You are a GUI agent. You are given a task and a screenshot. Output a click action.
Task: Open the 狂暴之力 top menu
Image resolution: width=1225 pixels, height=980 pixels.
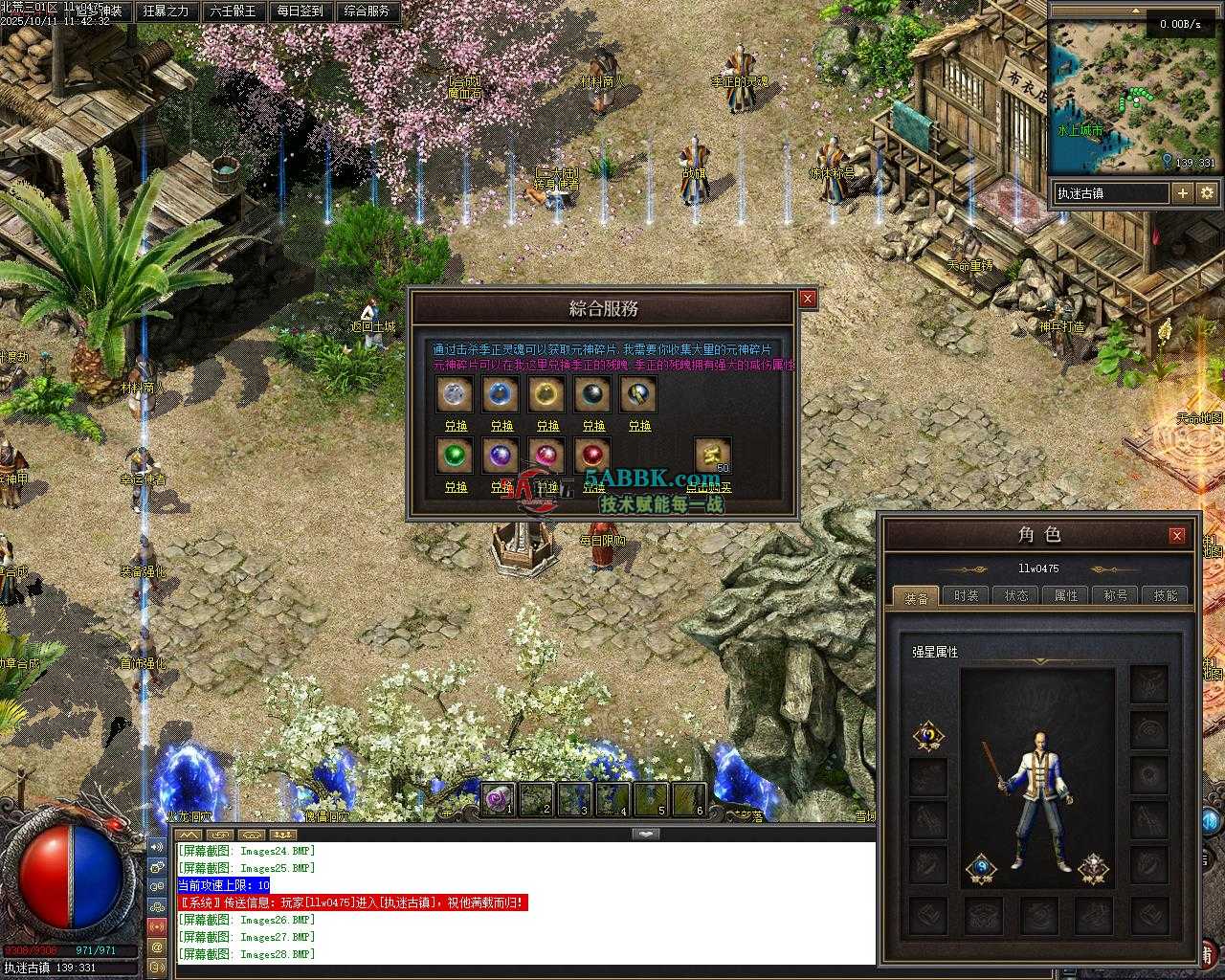click(167, 11)
